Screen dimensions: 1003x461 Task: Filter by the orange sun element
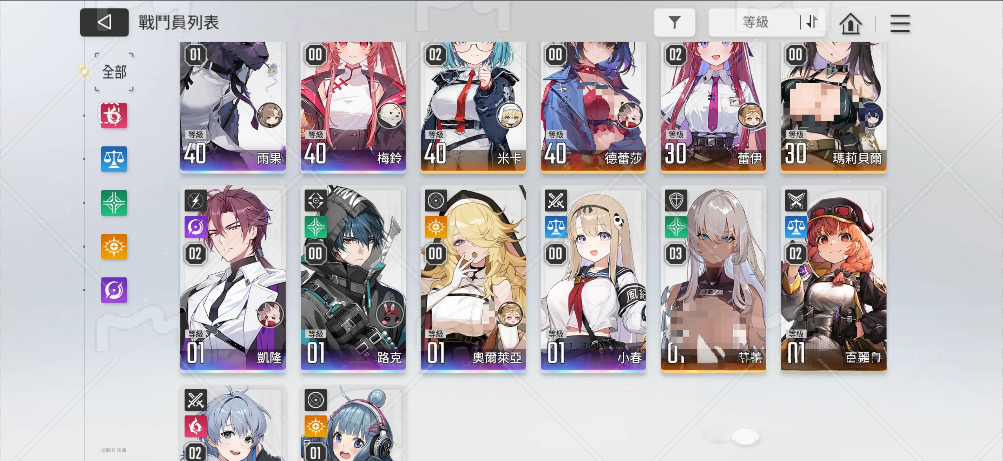tap(114, 247)
